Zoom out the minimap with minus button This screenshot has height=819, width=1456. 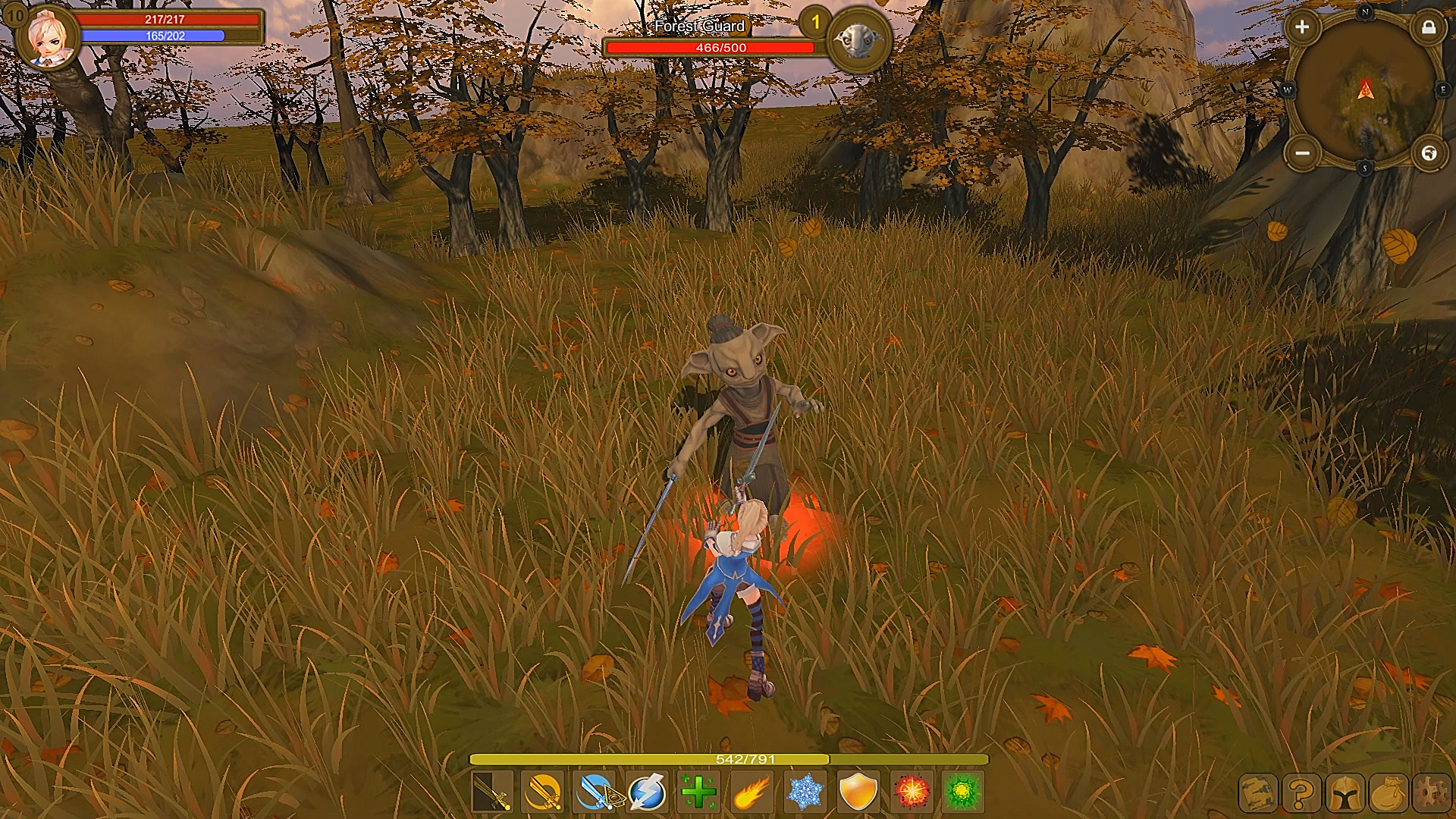(1302, 152)
